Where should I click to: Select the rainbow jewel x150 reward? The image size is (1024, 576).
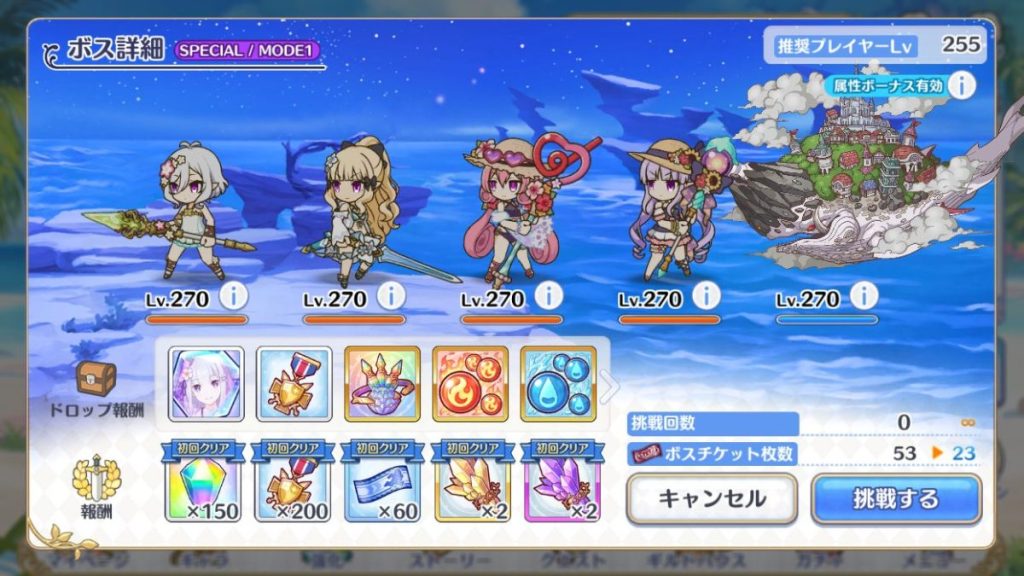[x=206, y=482]
